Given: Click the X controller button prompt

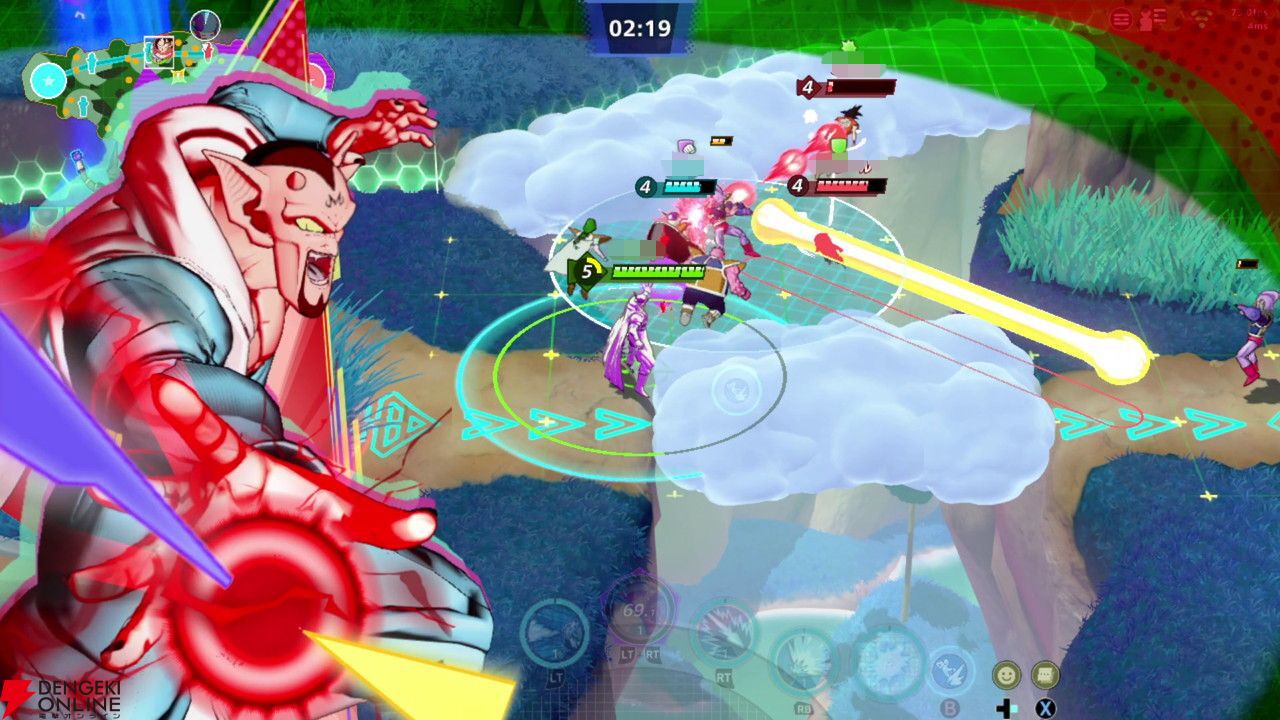Looking at the screenshot, I should pos(1044,706).
